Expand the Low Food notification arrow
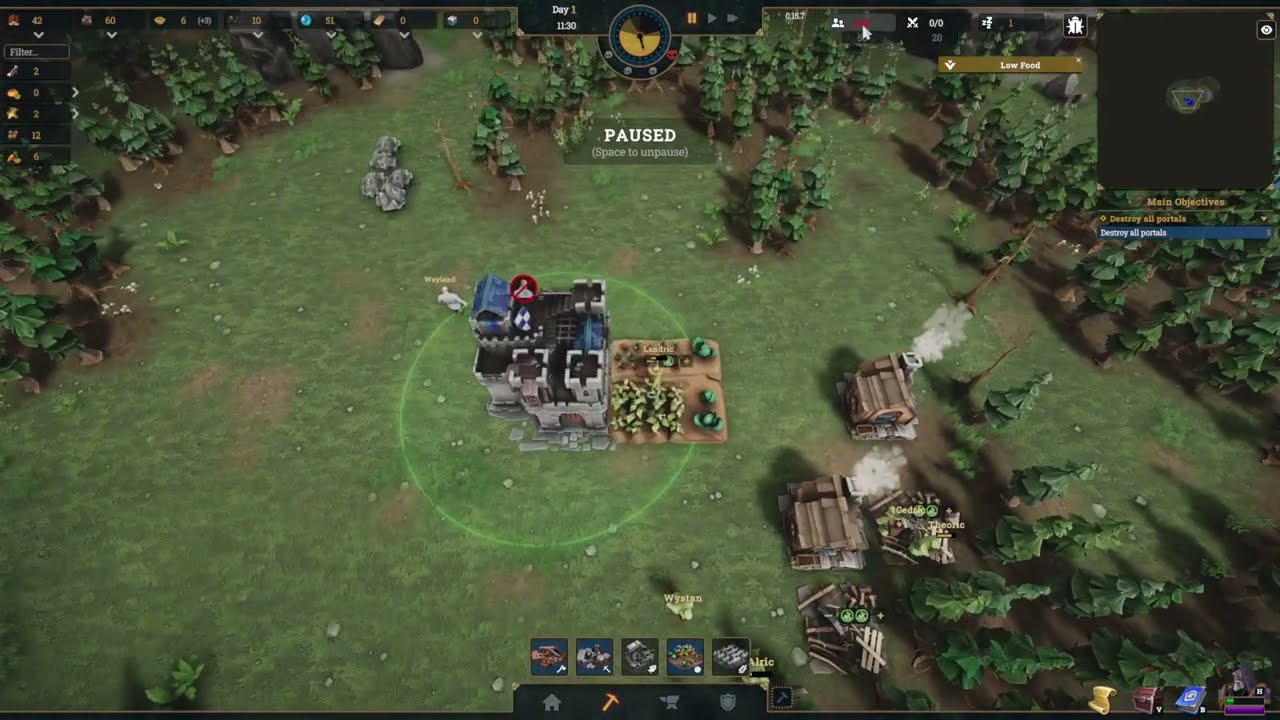1280x720 pixels. point(950,65)
